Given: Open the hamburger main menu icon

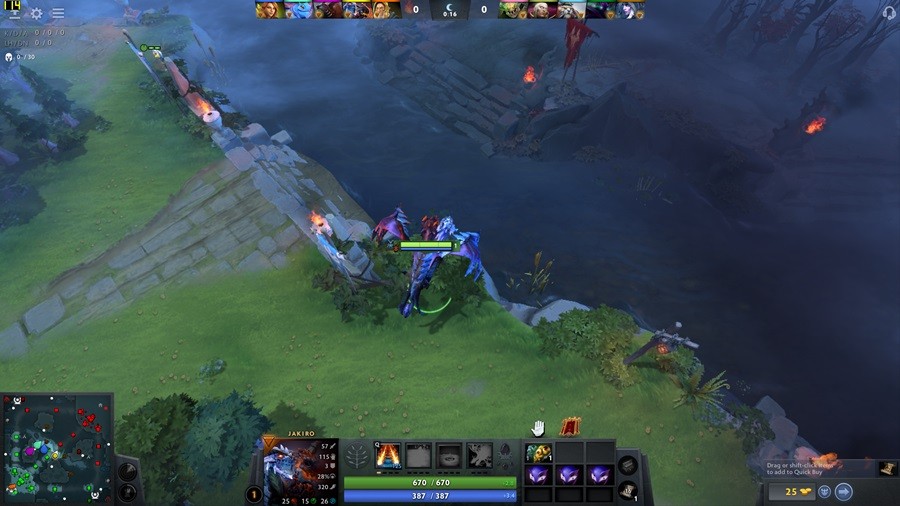Looking at the screenshot, I should pos(58,14).
